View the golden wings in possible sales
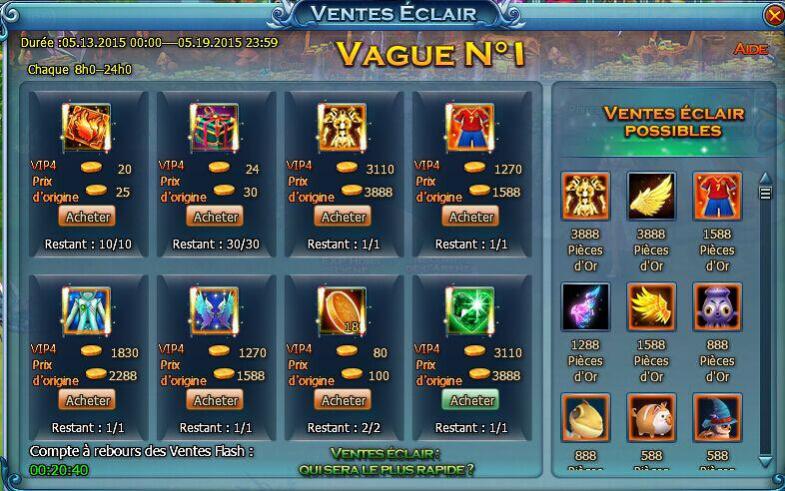This screenshot has height=491, width=785. [651, 197]
